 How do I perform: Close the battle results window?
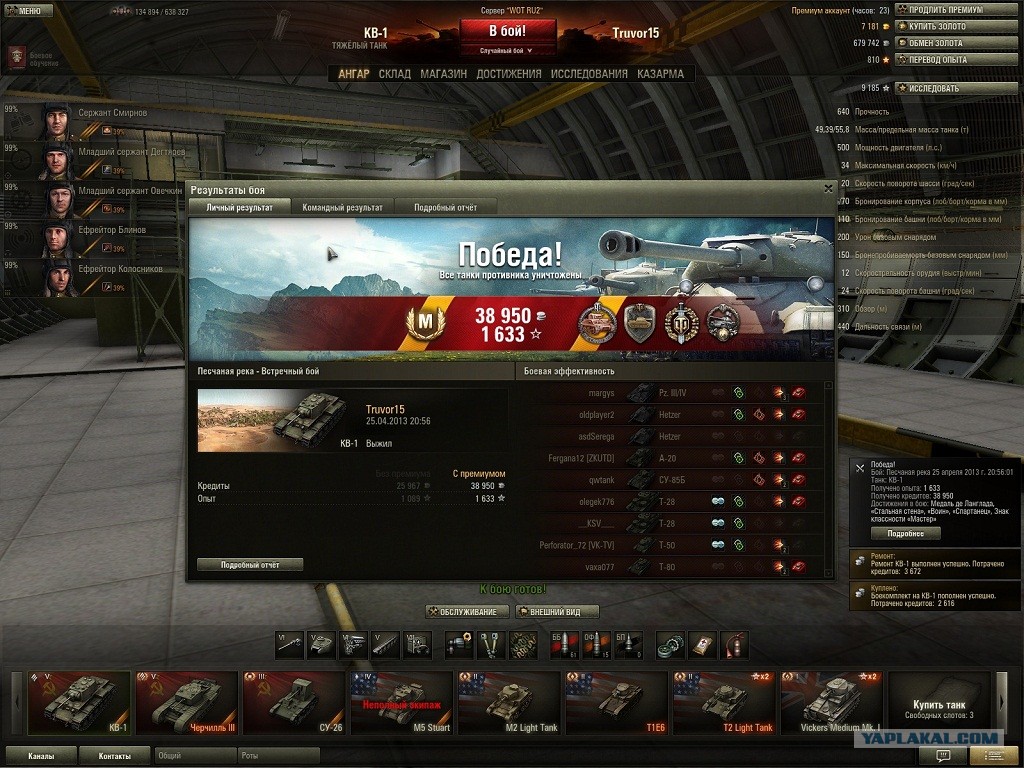click(828, 188)
